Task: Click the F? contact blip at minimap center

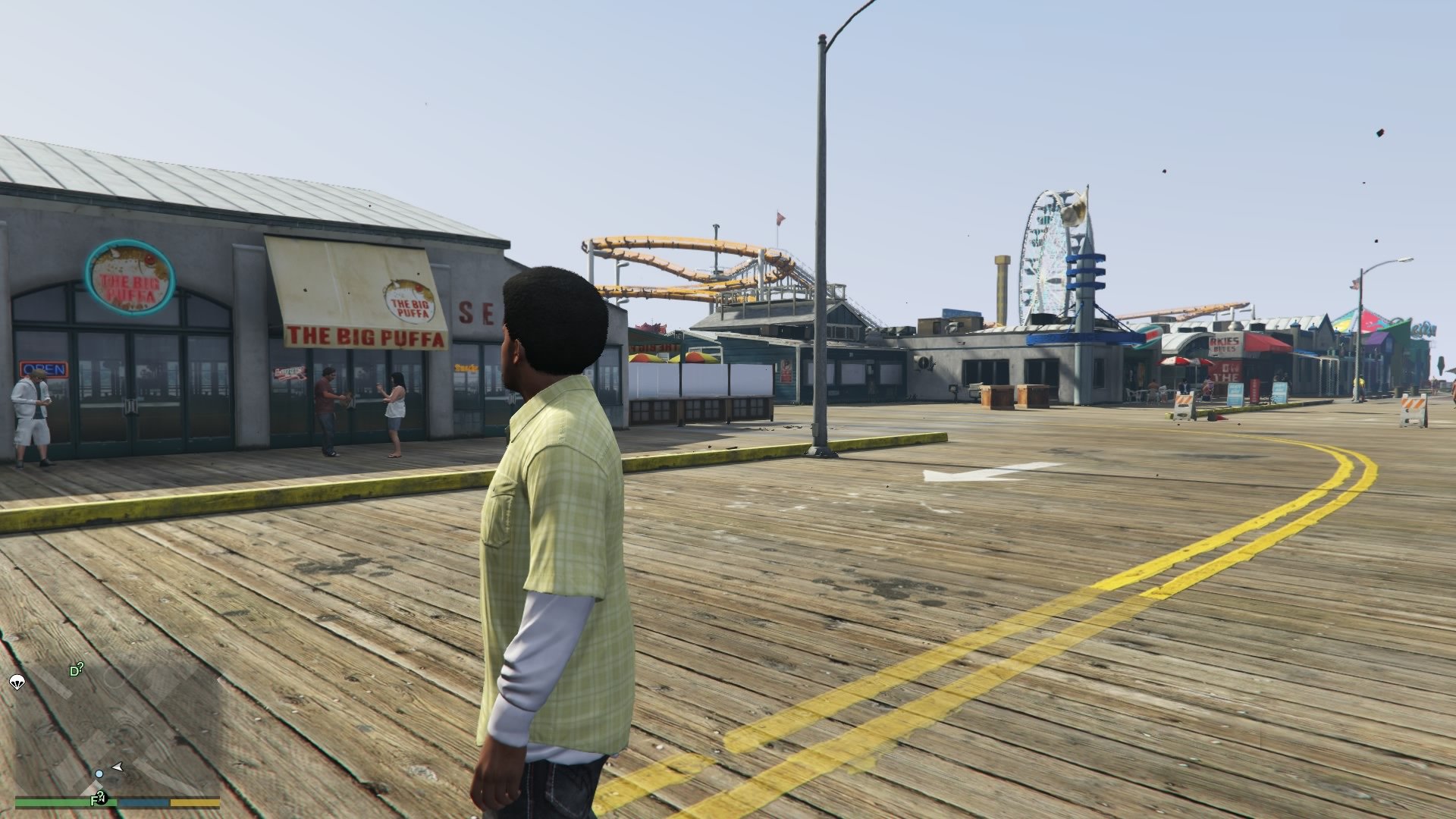Action: pos(97,798)
